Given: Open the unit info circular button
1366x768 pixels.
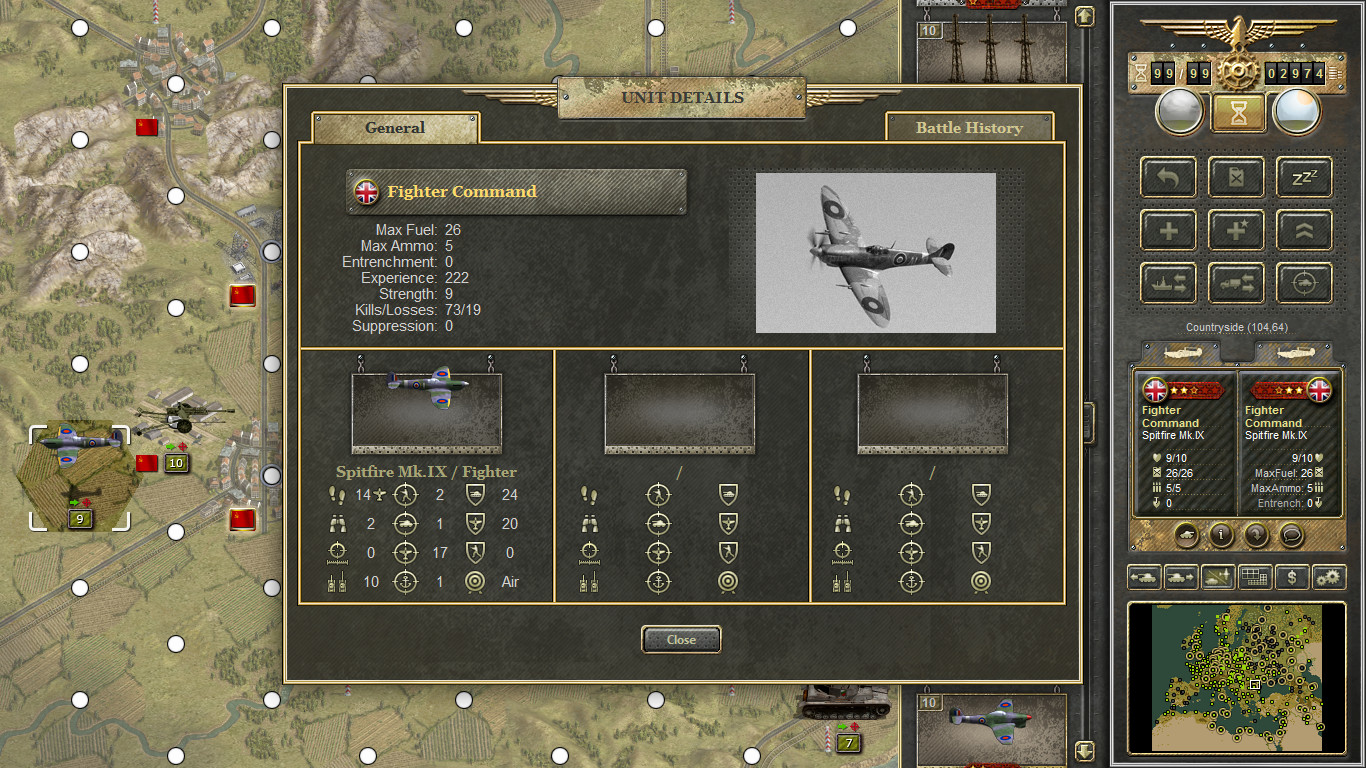Looking at the screenshot, I should [x=1221, y=535].
